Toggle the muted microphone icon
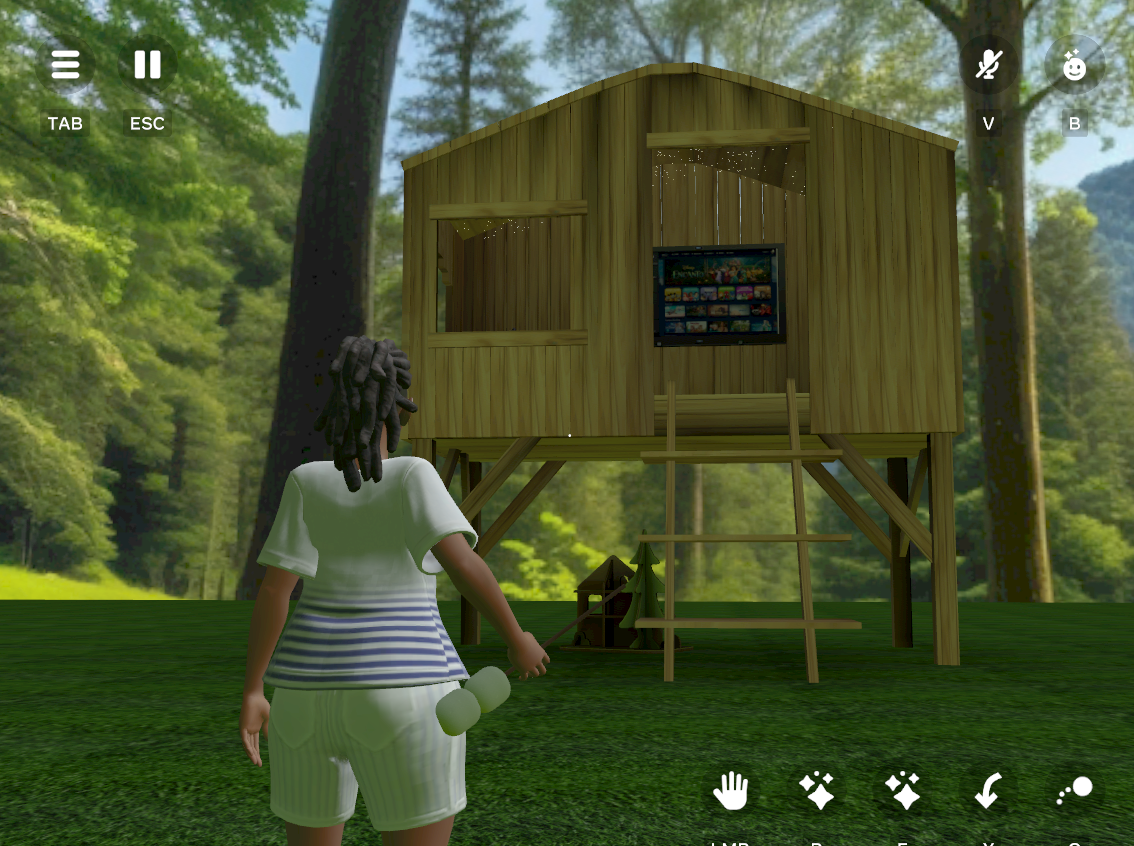The width and height of the screenshot is (1134, 846). 988,66
